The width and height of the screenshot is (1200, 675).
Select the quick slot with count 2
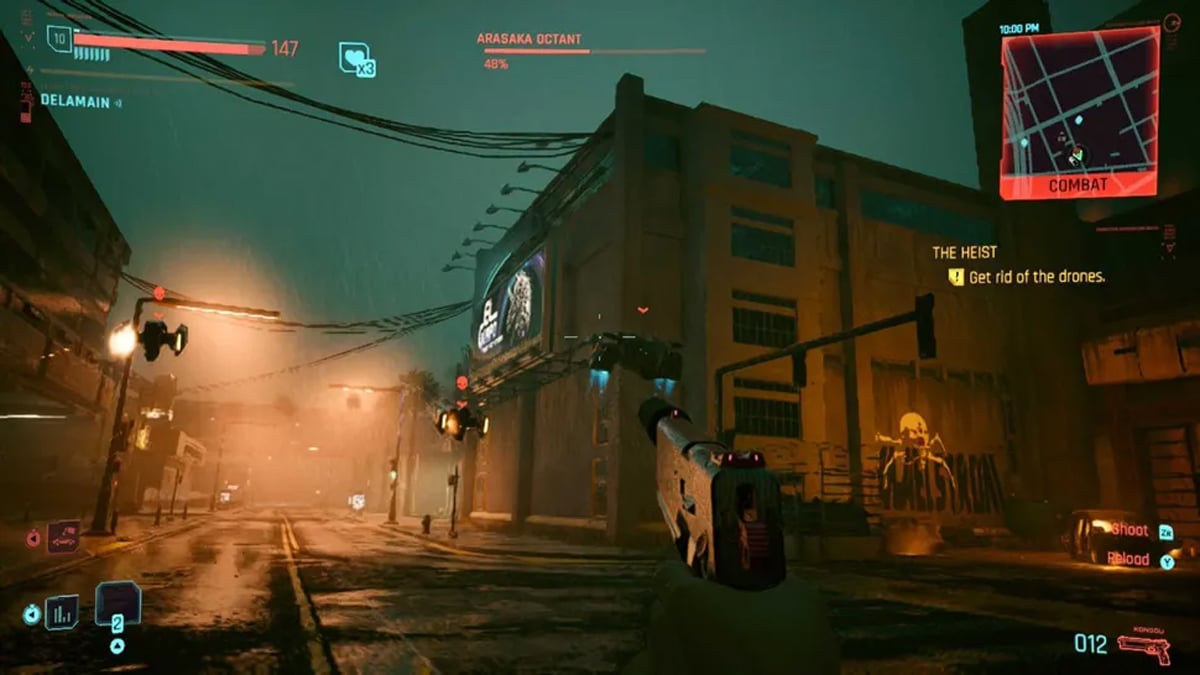point(117,606)
